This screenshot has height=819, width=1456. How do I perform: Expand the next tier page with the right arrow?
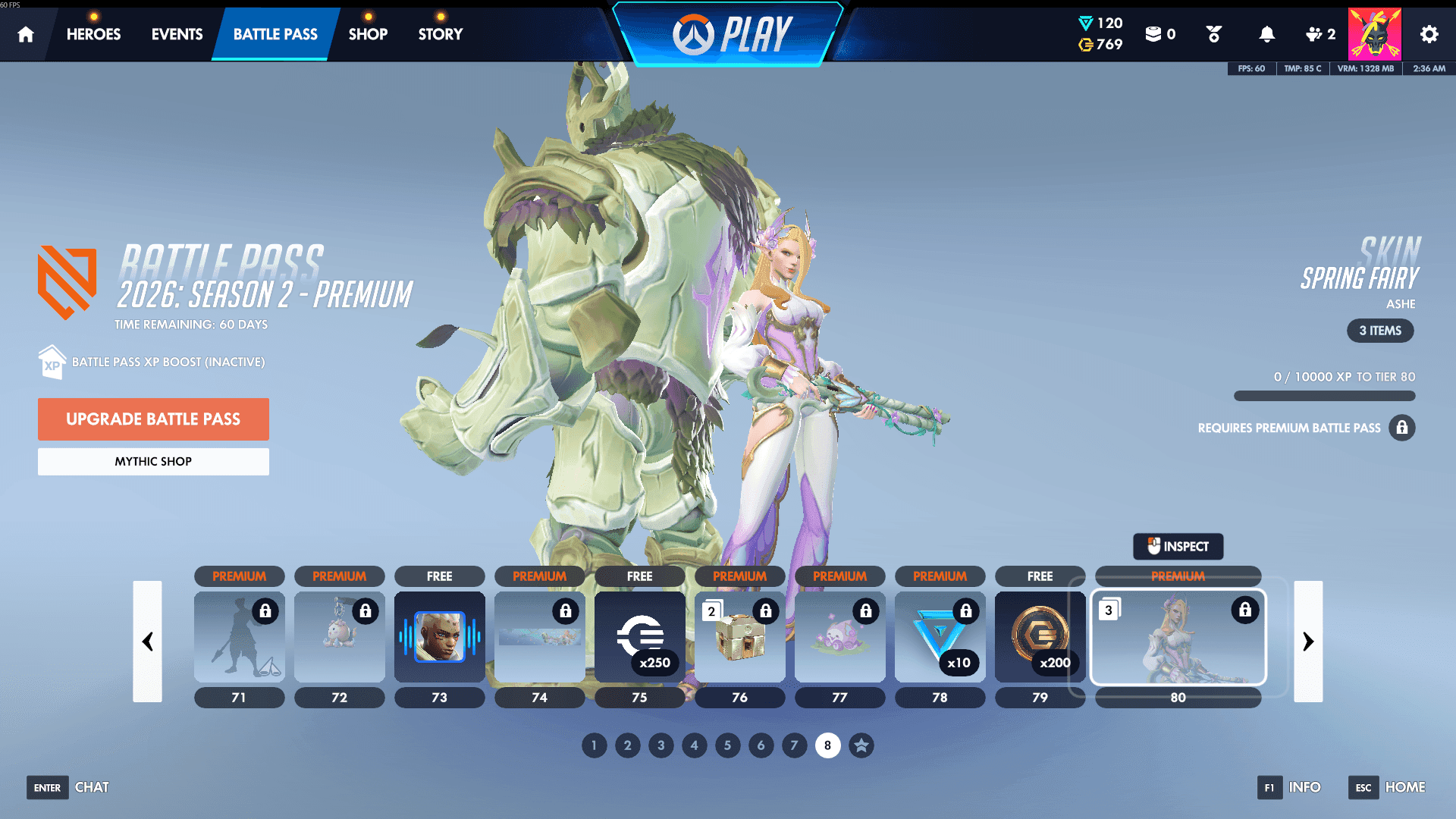tap(1308, 642)
